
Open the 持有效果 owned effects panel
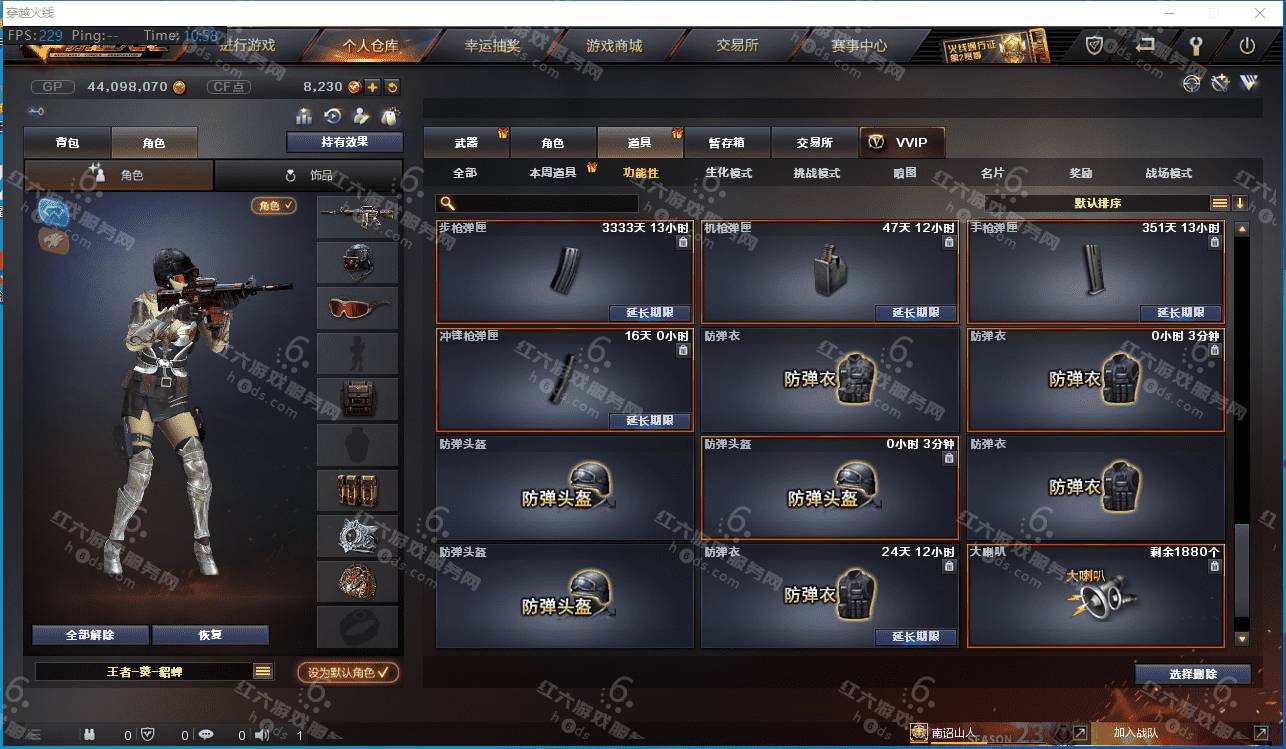pos(344,142)
